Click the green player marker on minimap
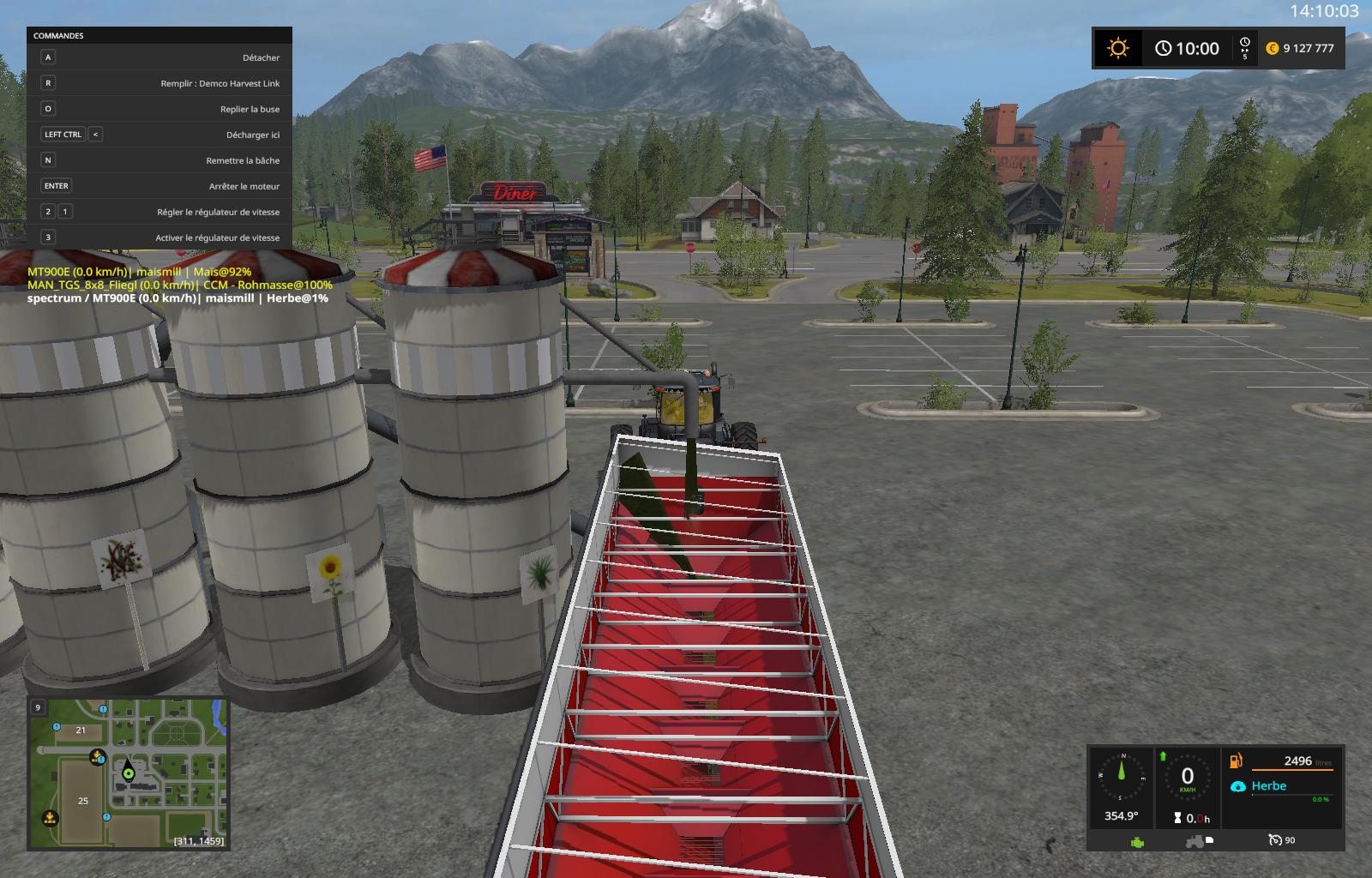1372x878 pixels. (x=129, y=773)
